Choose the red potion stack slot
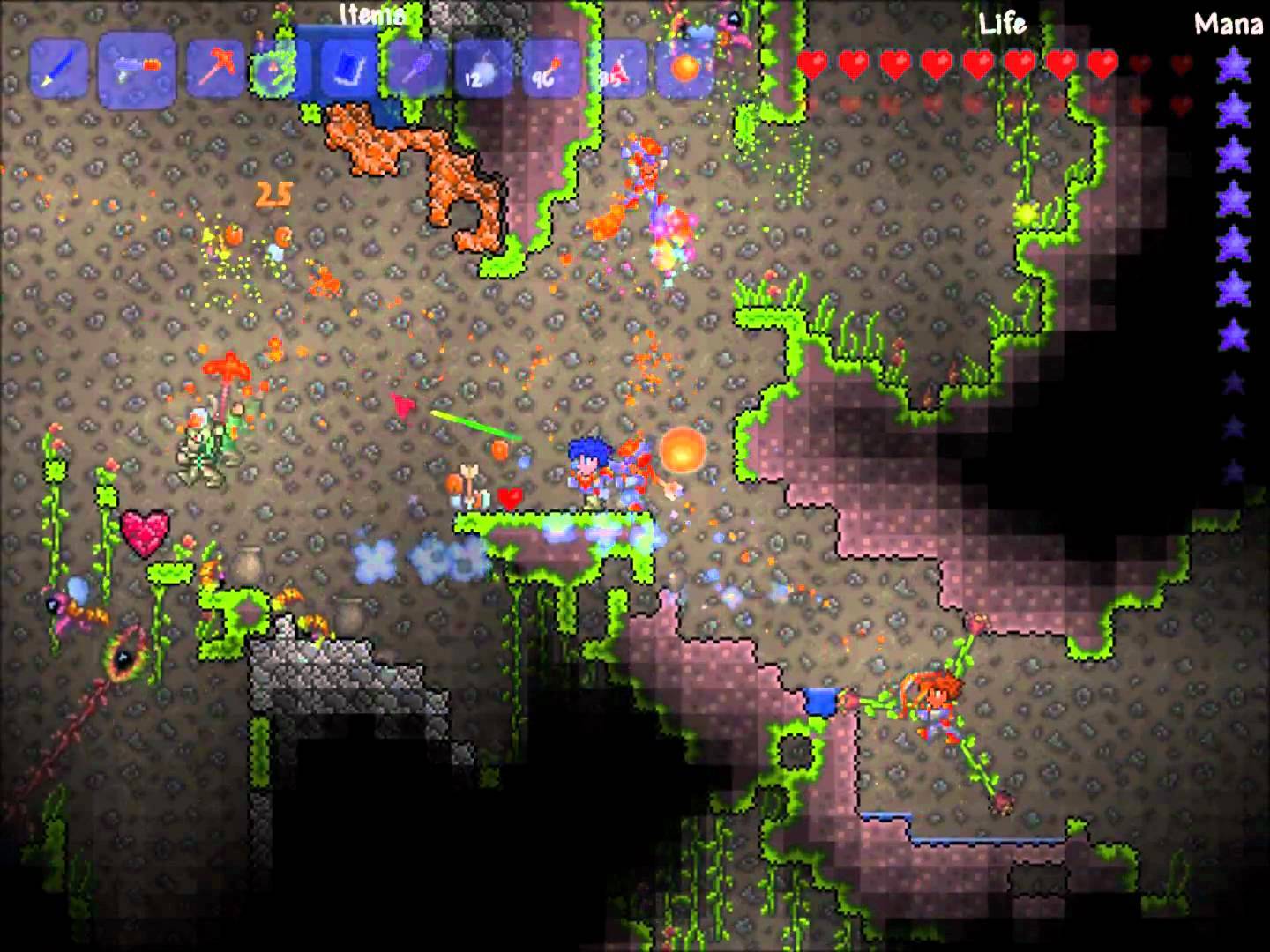 pos(616,69)
